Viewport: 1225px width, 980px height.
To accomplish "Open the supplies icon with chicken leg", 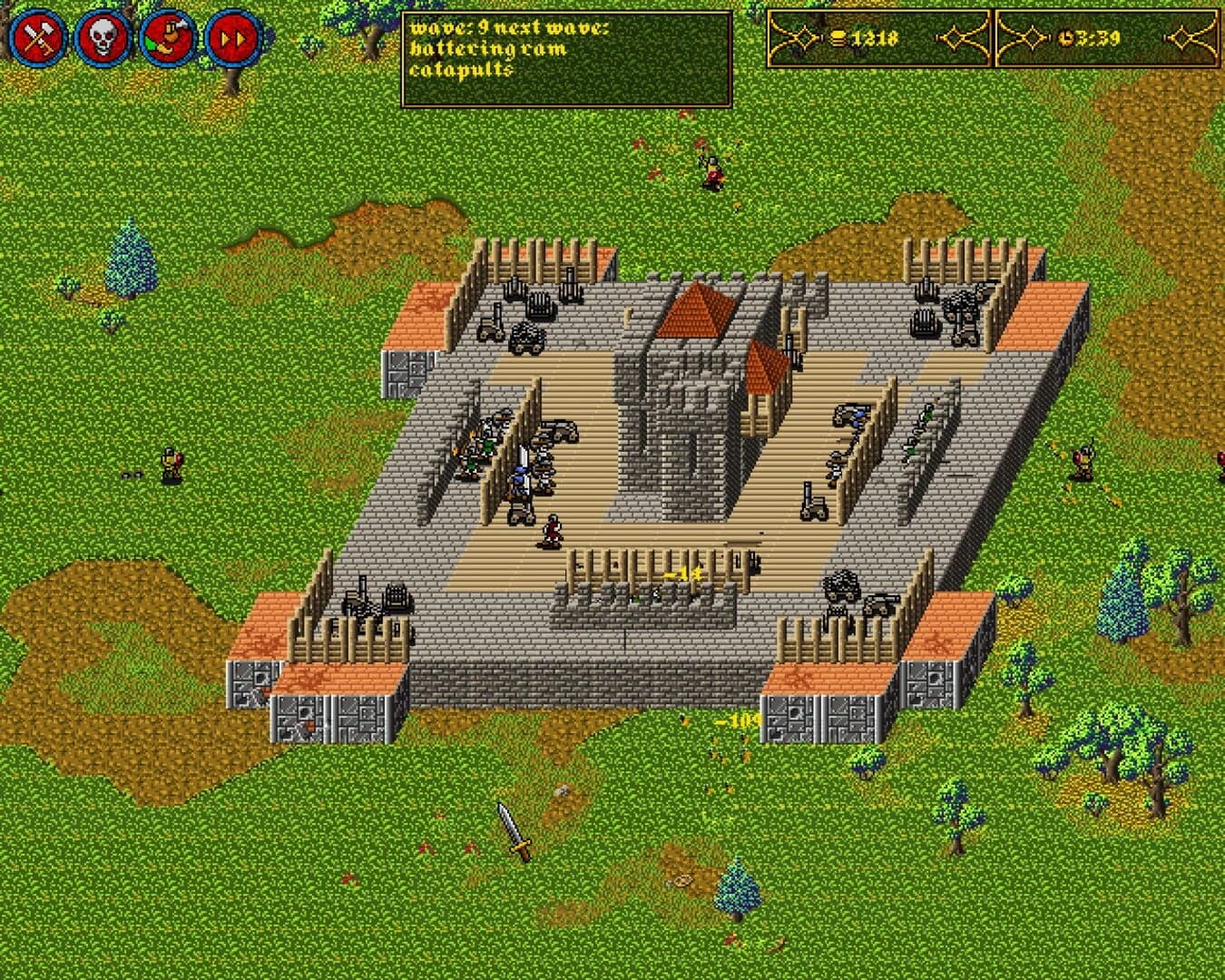I will point(169,34).
